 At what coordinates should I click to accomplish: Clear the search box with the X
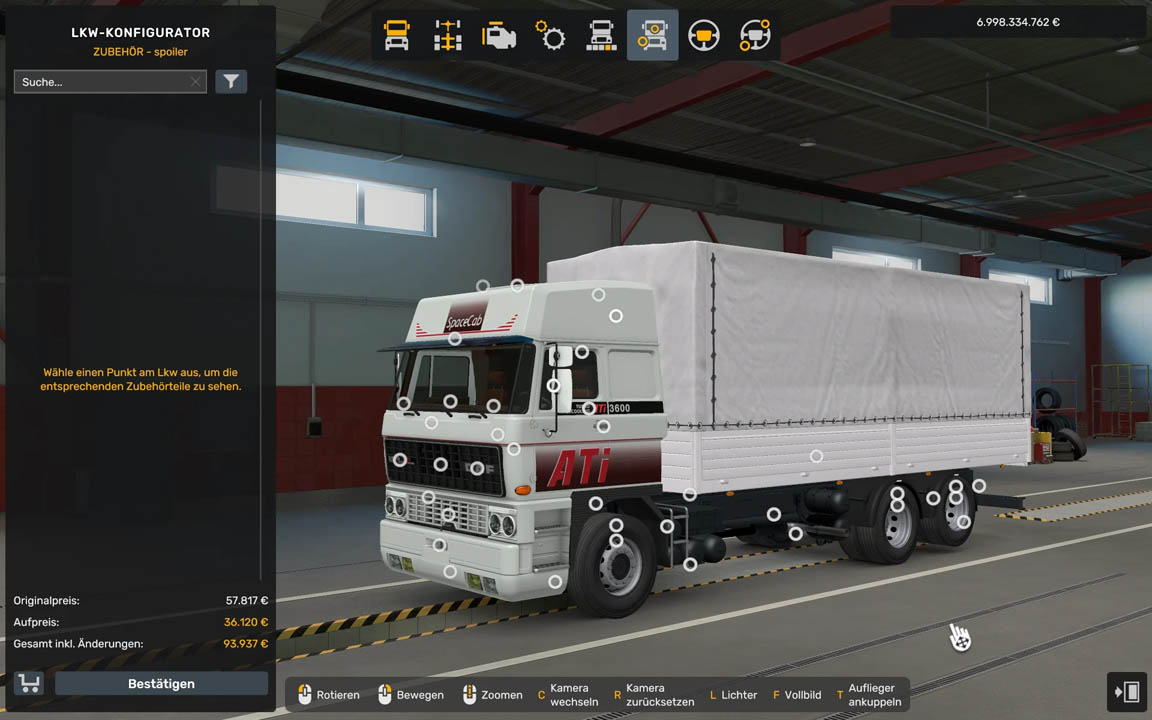[x=195, y=82]
